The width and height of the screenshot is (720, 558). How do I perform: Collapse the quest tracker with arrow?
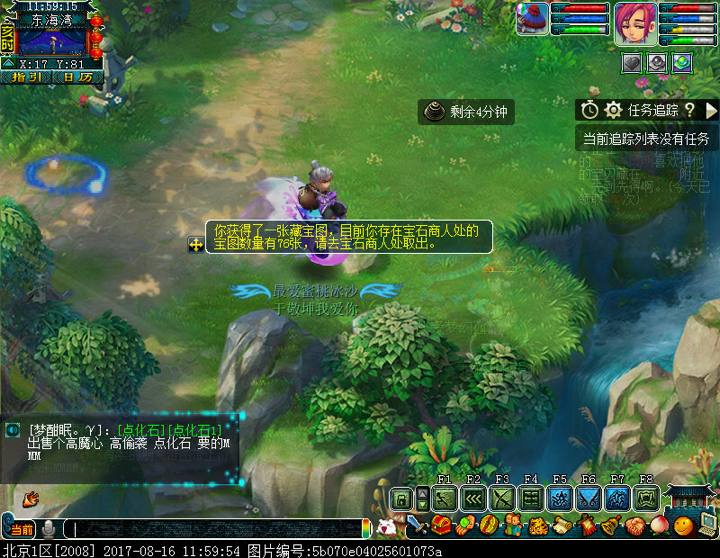711,110
